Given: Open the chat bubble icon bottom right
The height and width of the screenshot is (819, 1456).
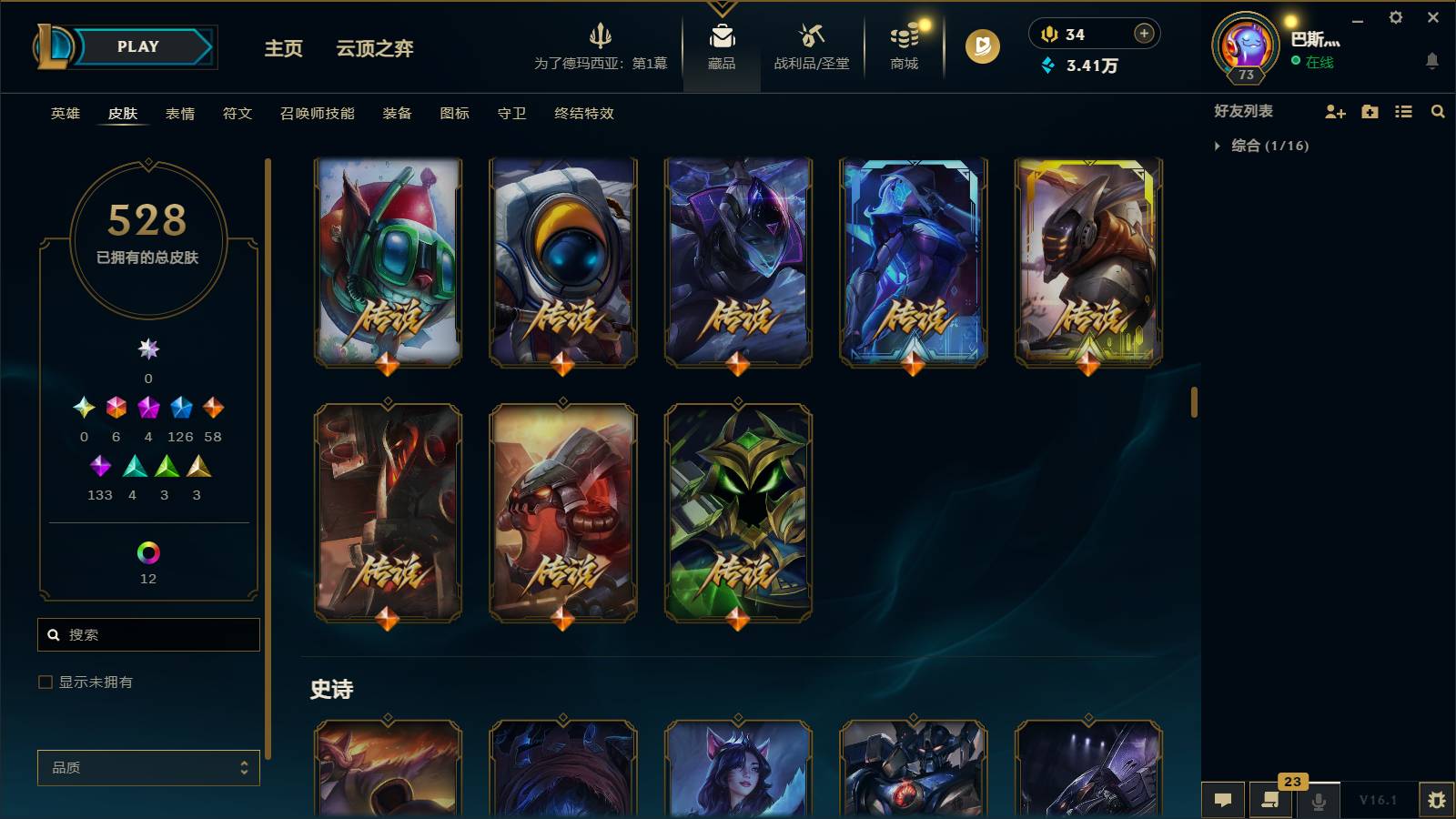Looking at the screenshot, I should 1223,800.
